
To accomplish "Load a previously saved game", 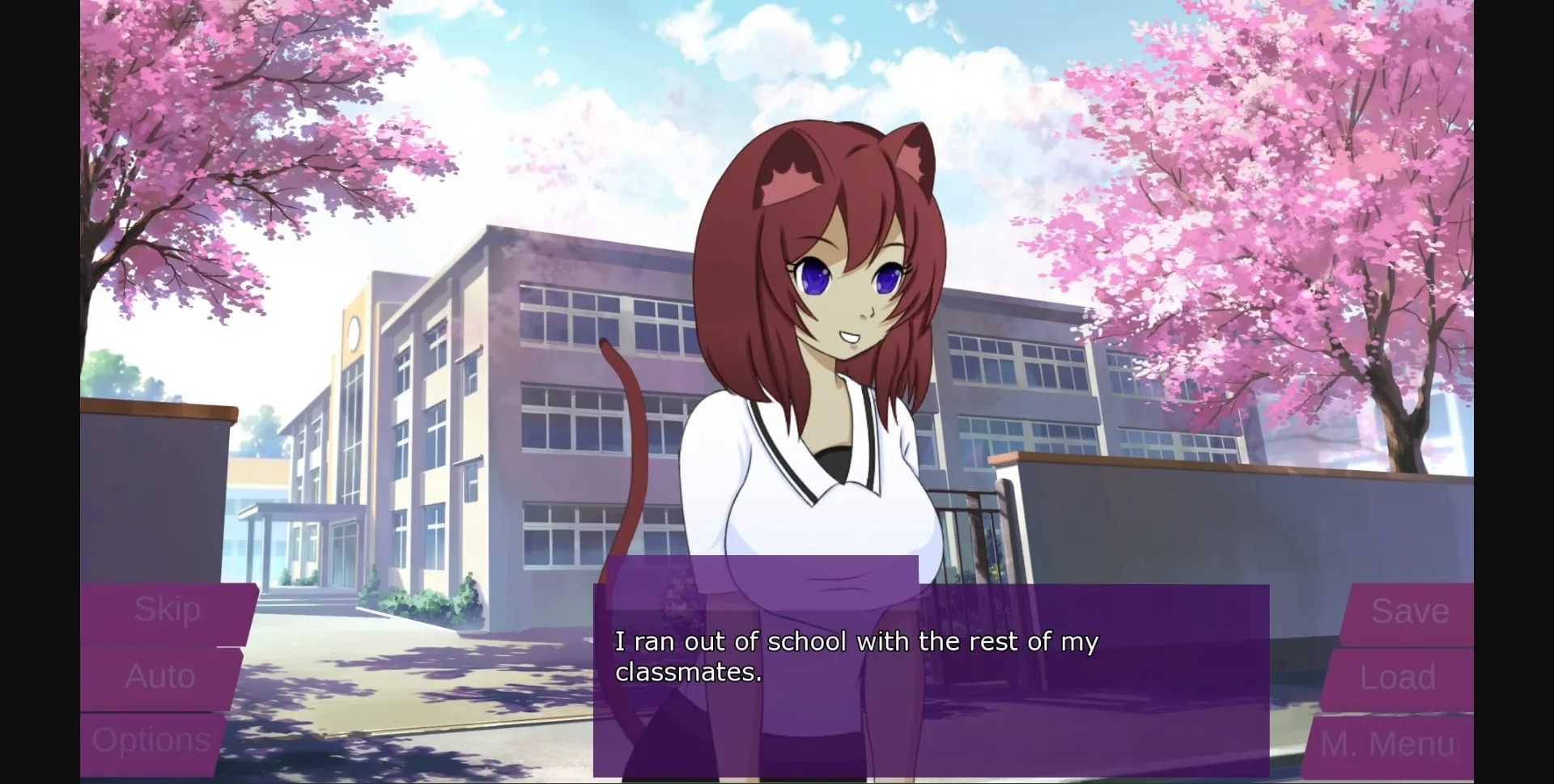I will coord(1399,676).
